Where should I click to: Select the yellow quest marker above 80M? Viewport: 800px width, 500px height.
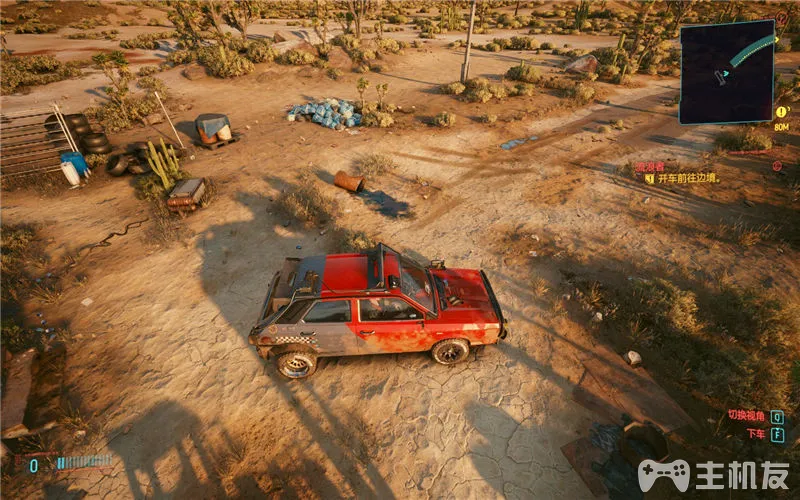point(782,112)
